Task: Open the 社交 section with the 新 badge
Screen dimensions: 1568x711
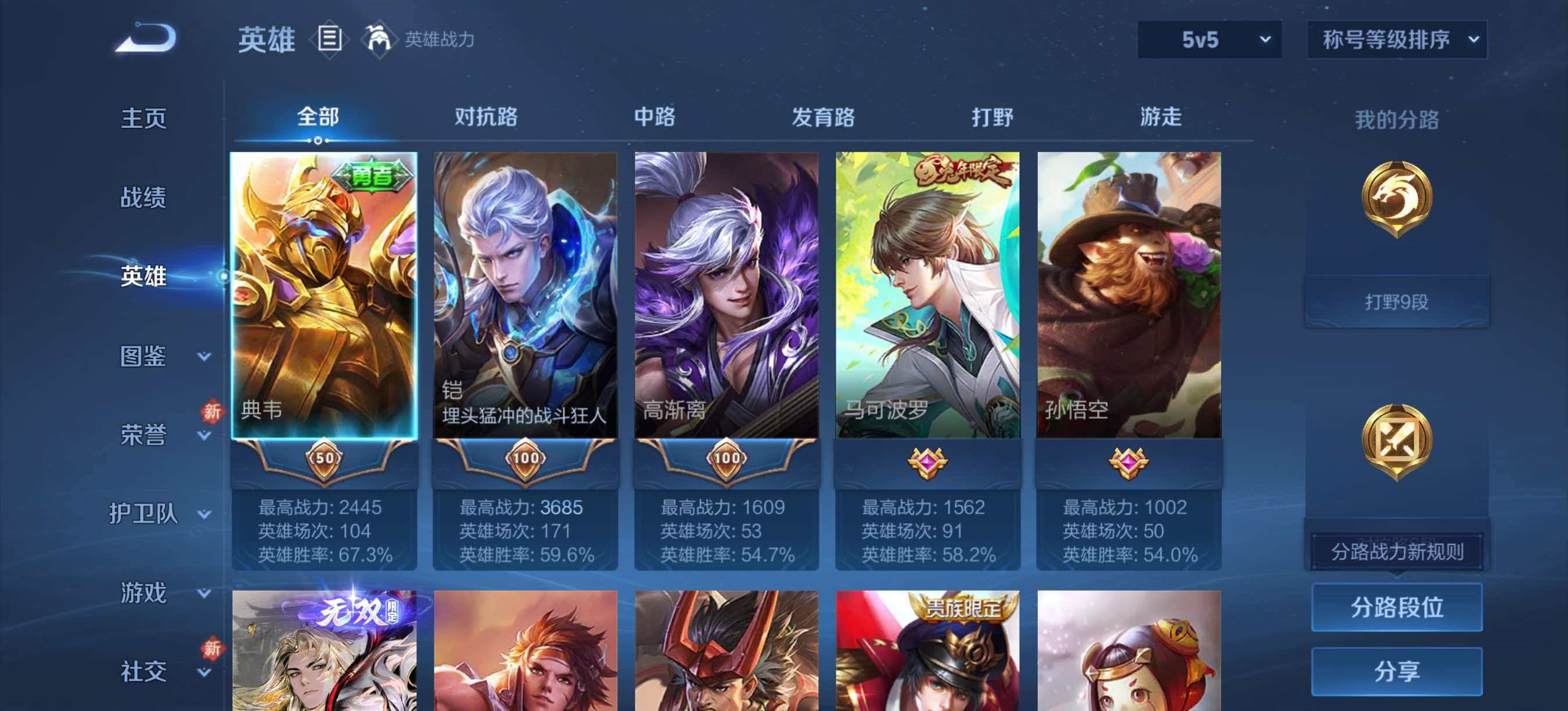Action: pyautogui.click(x=145, y=671)
